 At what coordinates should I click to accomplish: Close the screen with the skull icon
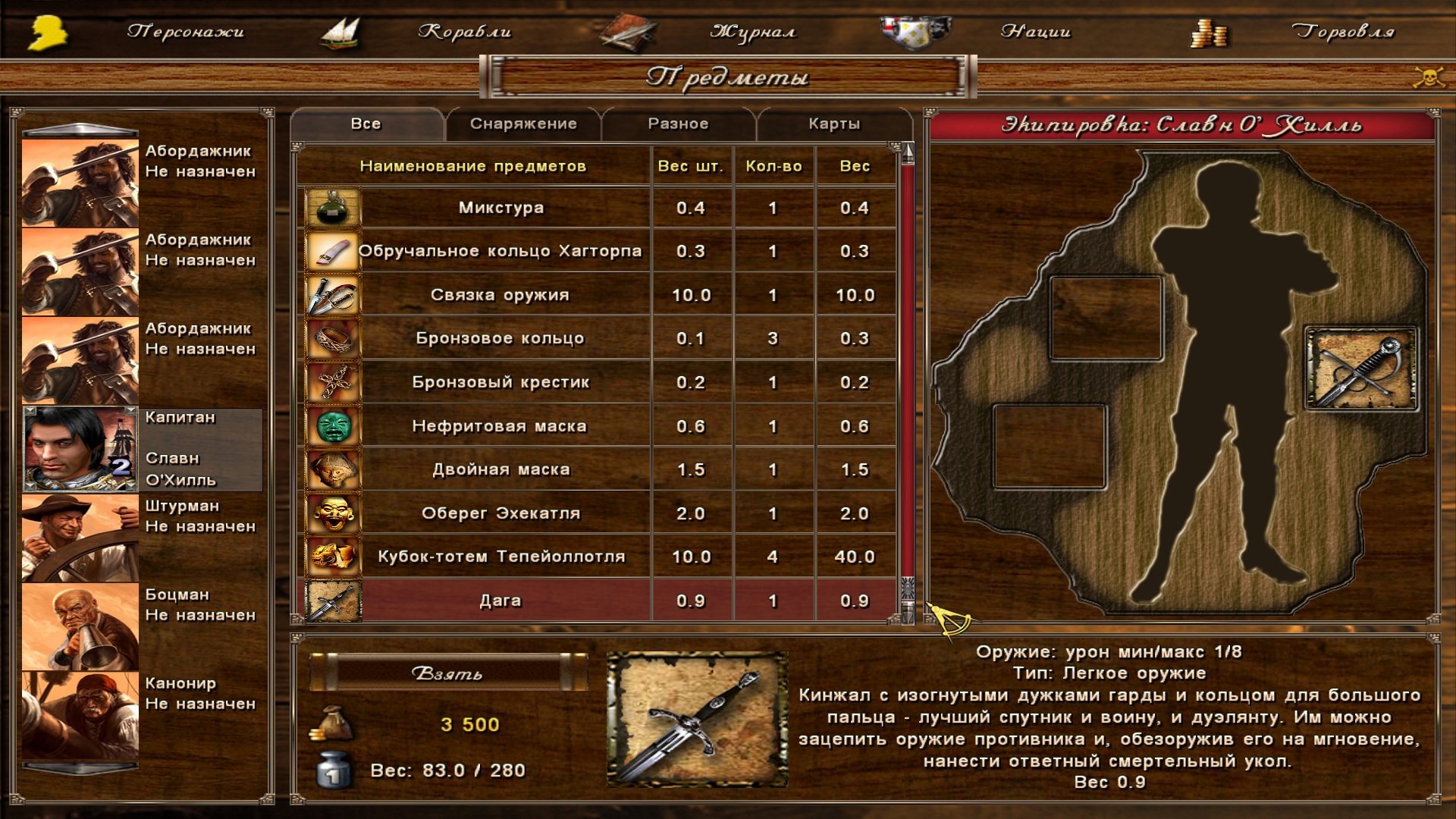1429,77
